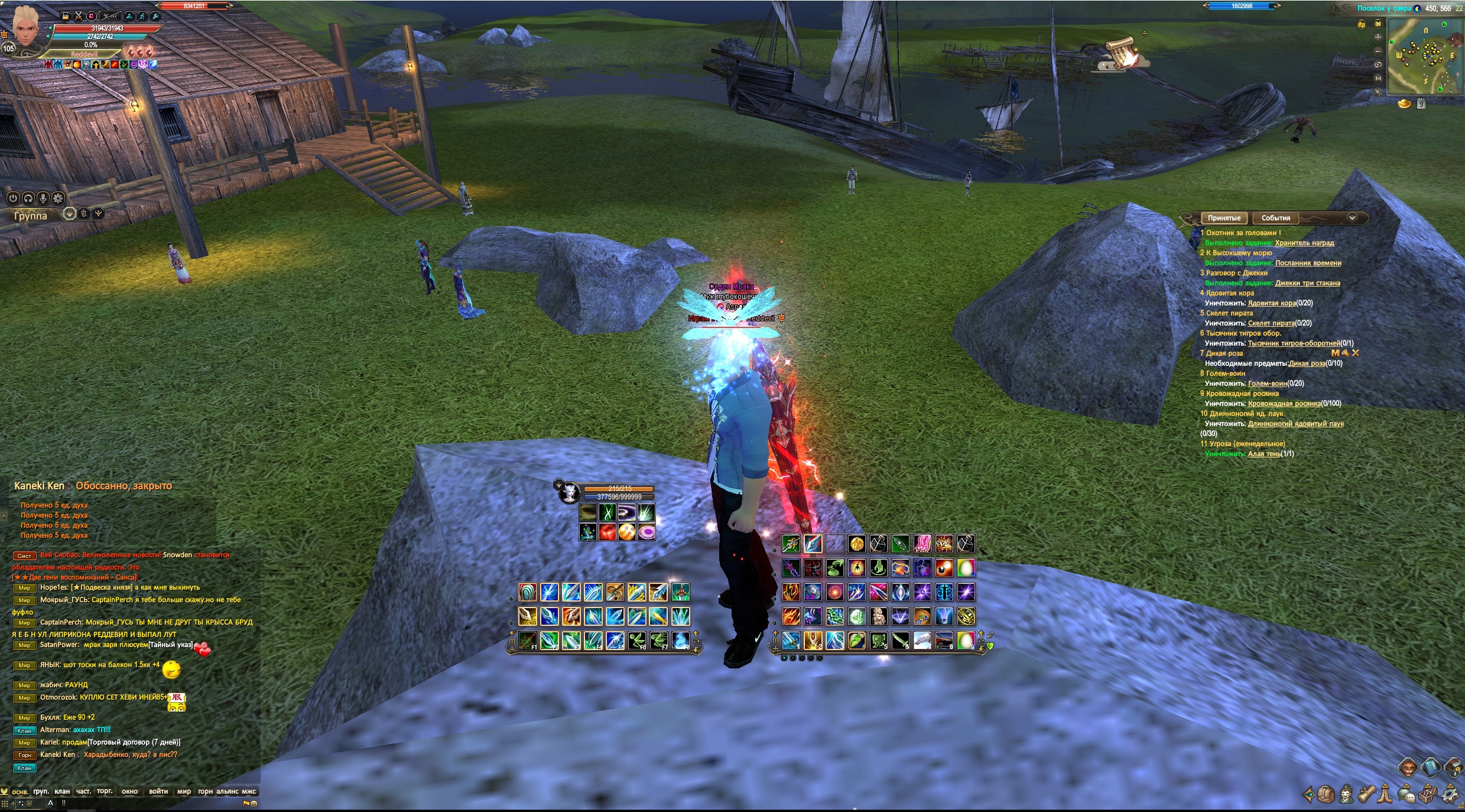Zoom in the minimap with the plus

[x=1378, y=37]
